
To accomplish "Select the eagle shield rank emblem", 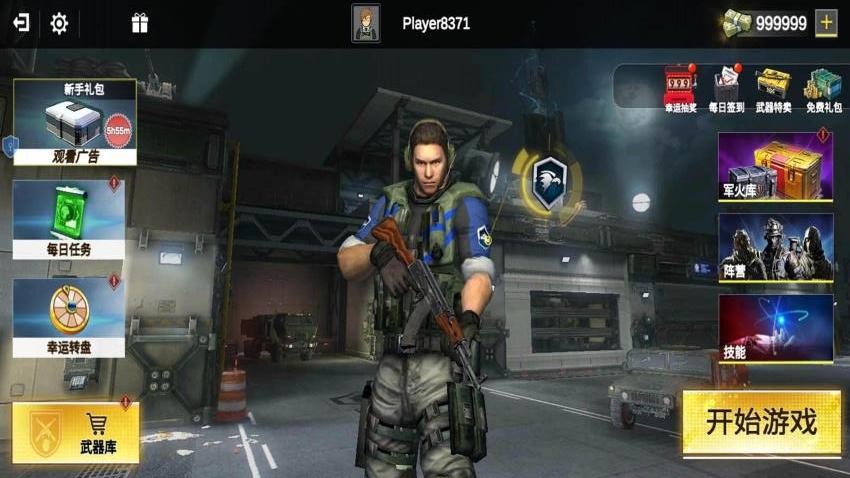I will click(x=547, y=182).
